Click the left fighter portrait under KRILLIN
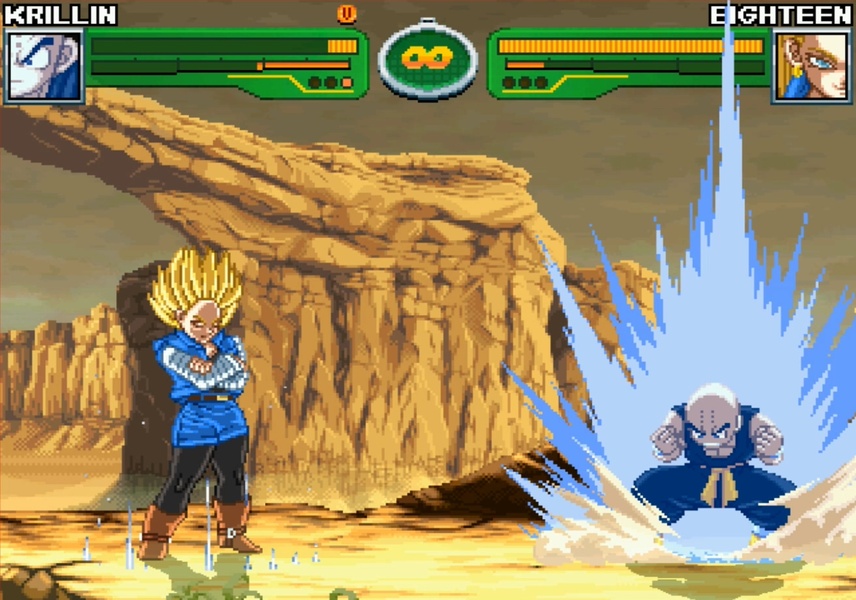Screen dimensions: 856x600 [x=44, y=66]
